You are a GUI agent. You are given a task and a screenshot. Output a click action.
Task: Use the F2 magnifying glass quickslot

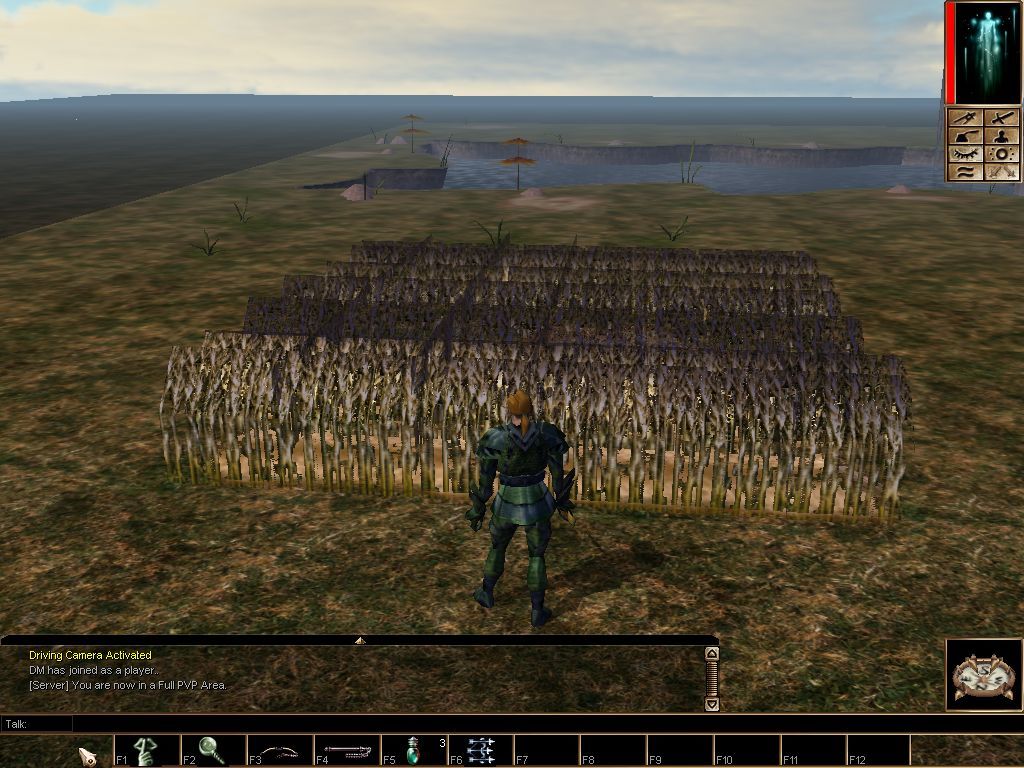tap(212, 750)
